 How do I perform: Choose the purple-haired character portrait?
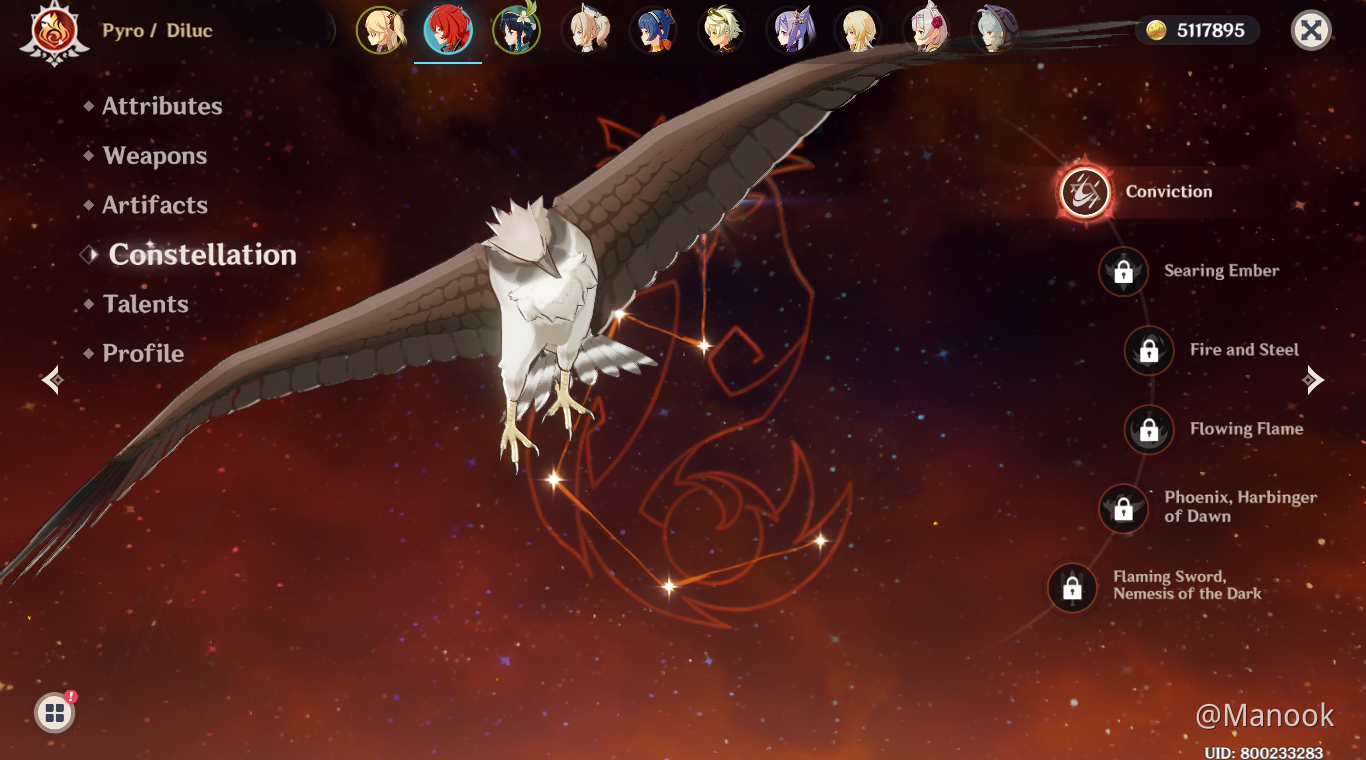[790, 30]
